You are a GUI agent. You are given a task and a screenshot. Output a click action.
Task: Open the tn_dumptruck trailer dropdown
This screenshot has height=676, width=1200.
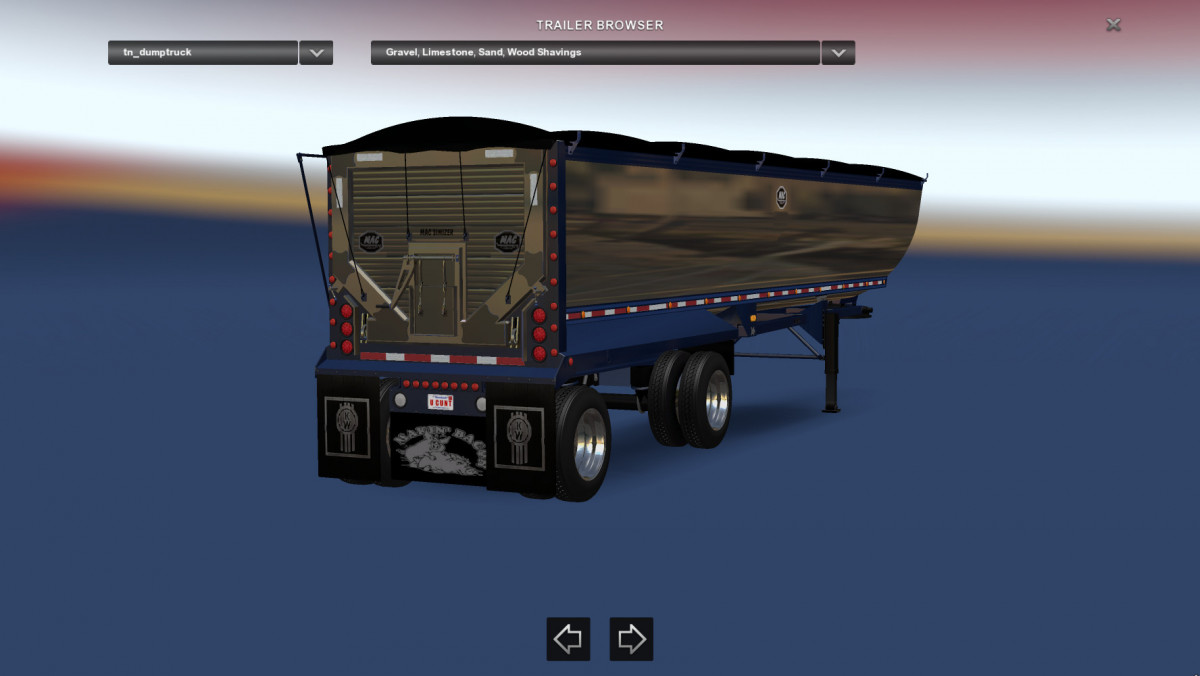[x=202, y=53]
